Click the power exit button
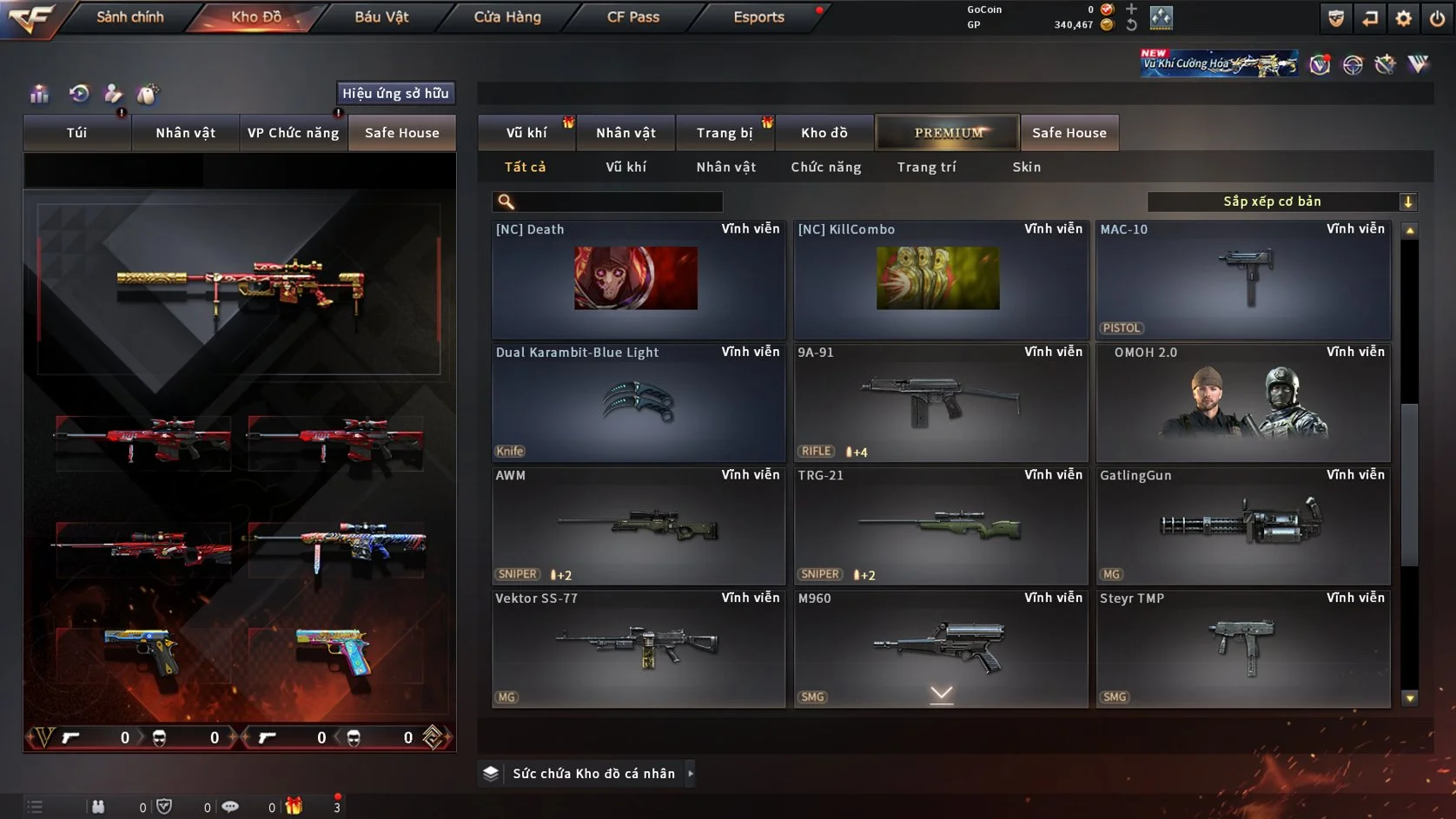This screenshot has width=1456, height=819. [1437, 18]
